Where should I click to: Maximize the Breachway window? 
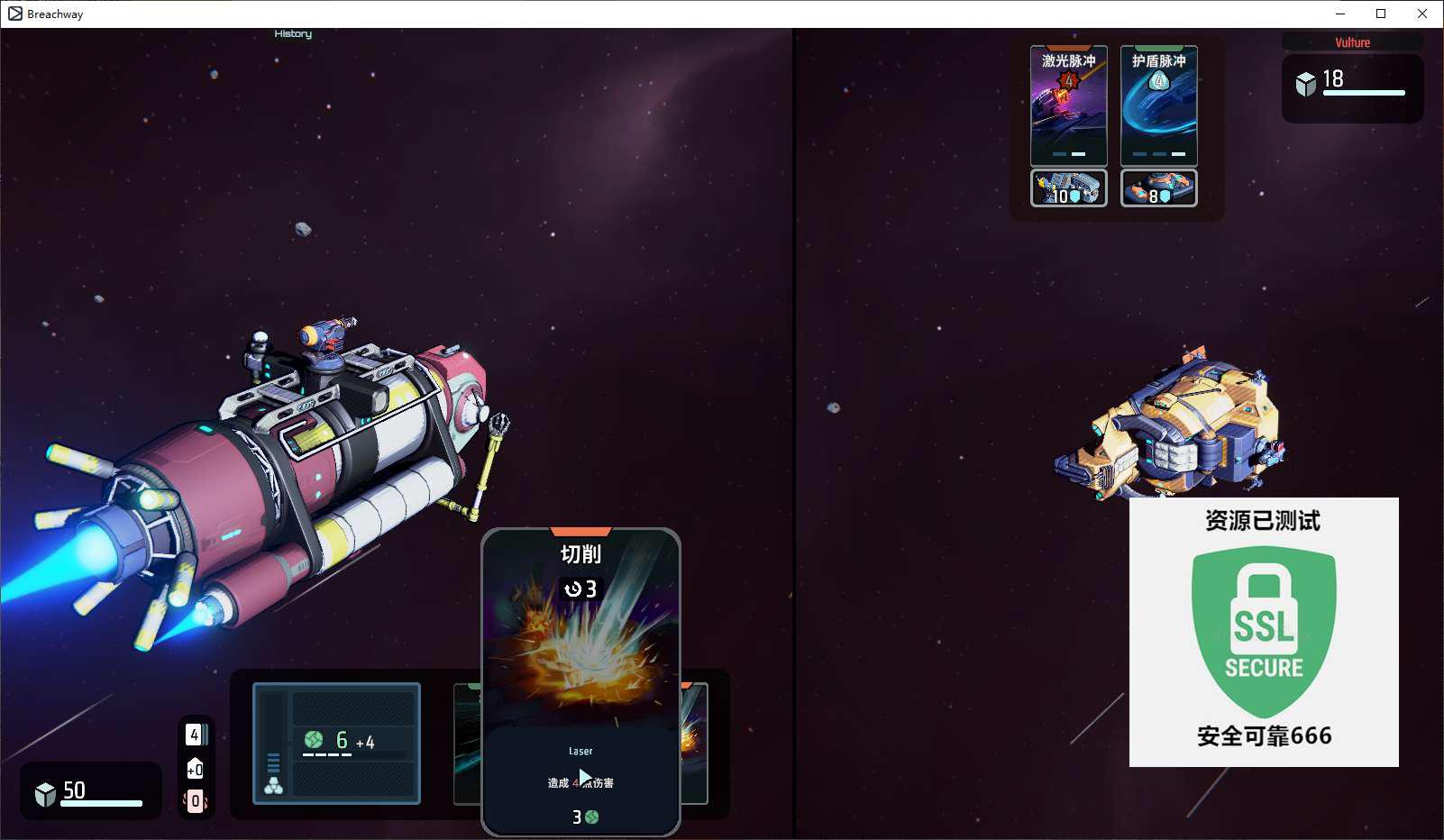coord(1381,14)
